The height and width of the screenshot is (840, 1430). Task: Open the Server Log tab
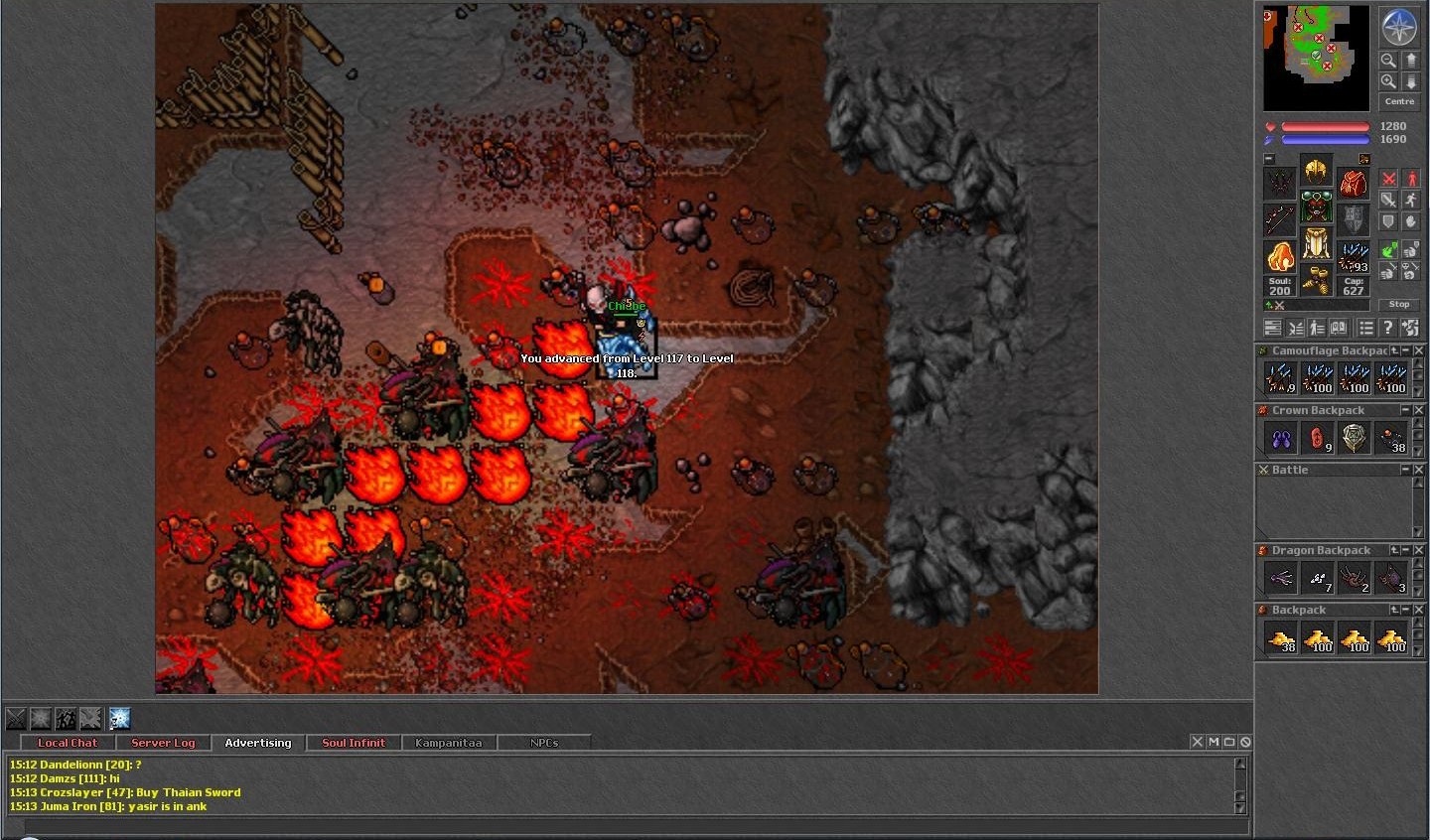pos(163,743)
